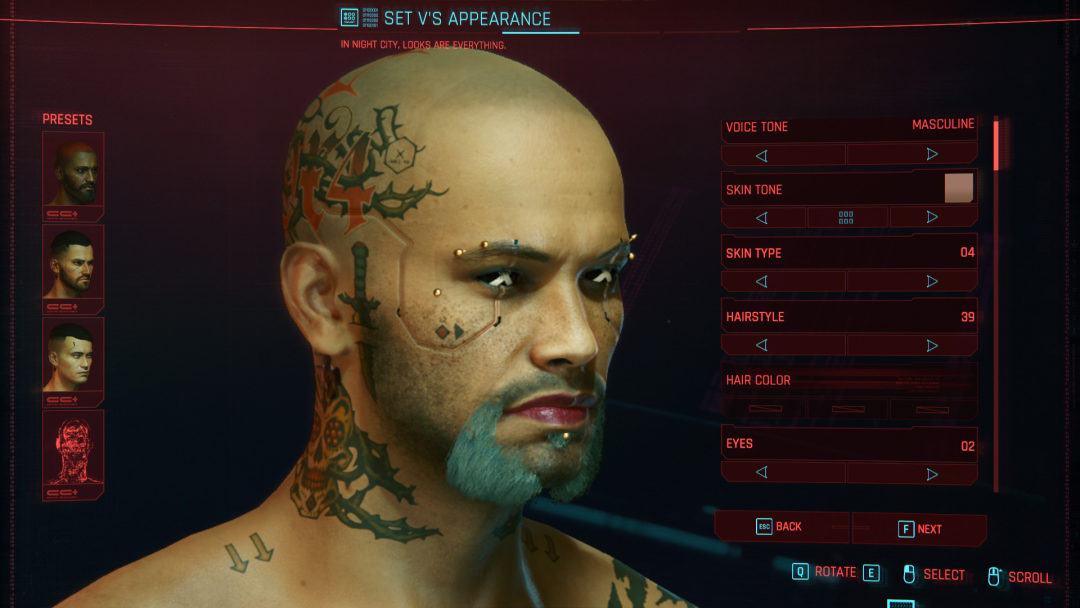Proceed with the Next button
The height and width of the screenshot is (608, 1080).
[920, 529]
